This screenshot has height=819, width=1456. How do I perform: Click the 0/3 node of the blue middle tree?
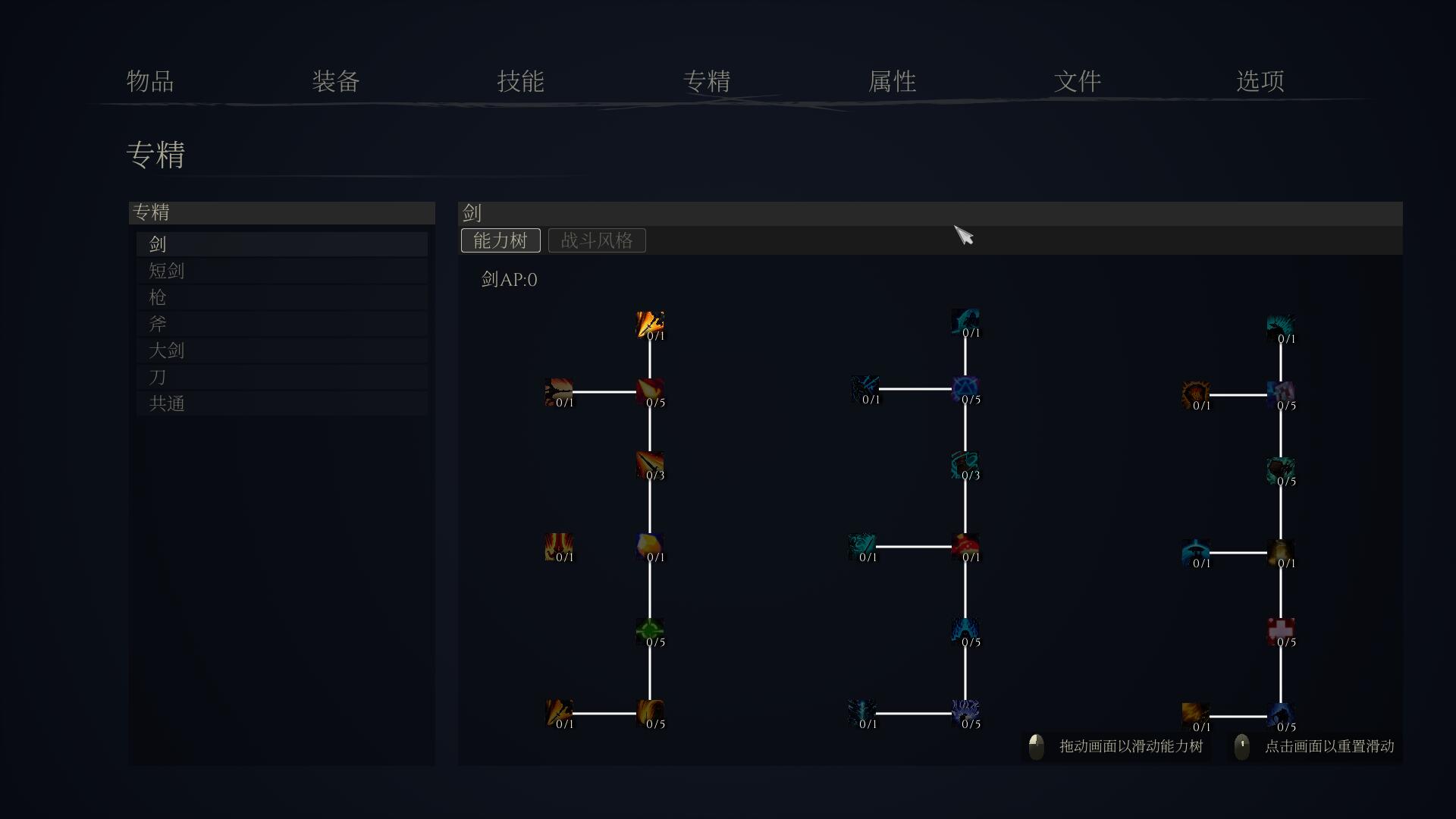pyautogui.click(x=965, y=465)
